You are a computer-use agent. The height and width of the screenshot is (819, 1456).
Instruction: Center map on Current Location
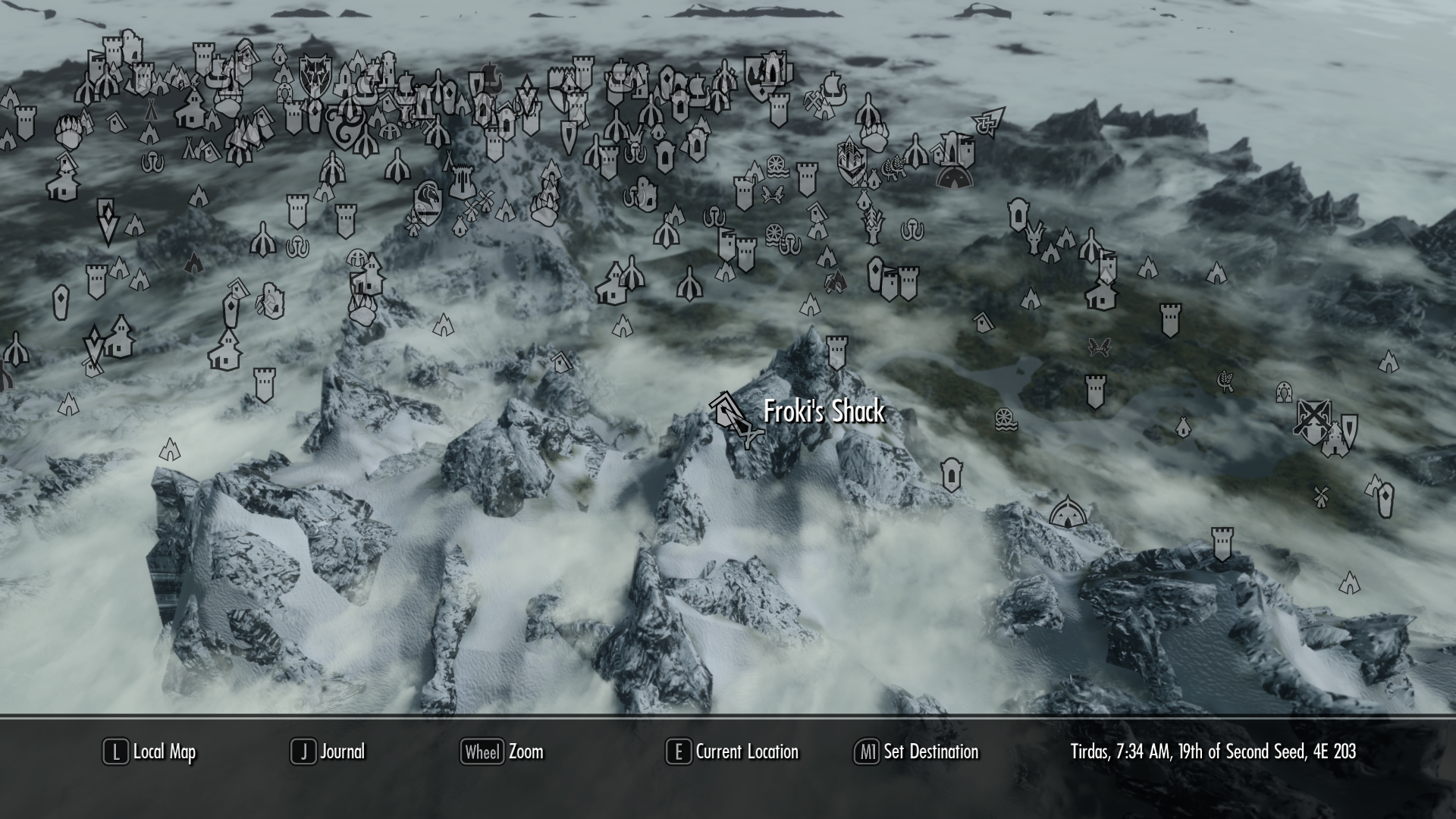point(733,752)
